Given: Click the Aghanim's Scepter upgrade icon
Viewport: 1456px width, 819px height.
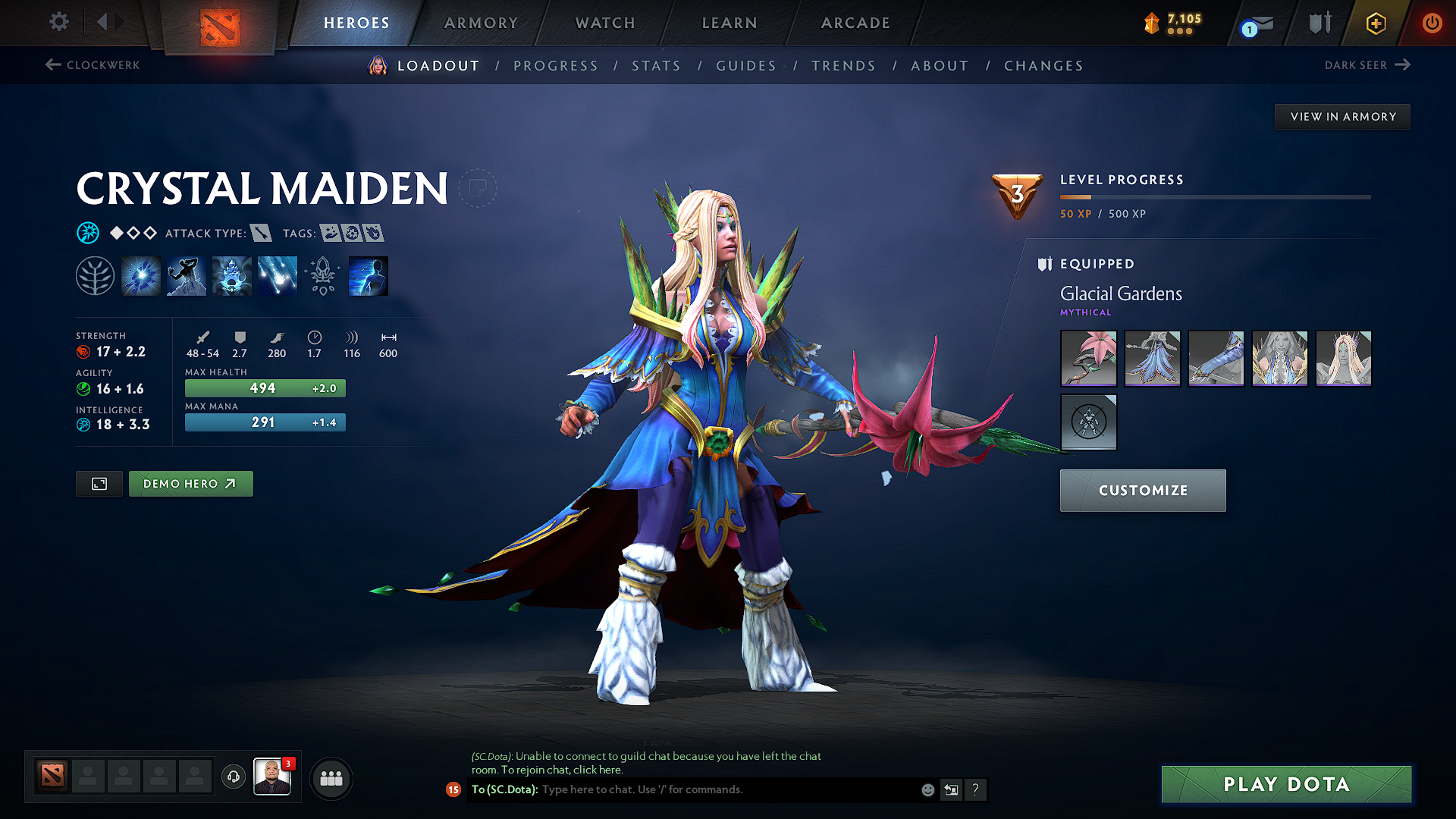Looking at the screenshot, I should 322,275.
